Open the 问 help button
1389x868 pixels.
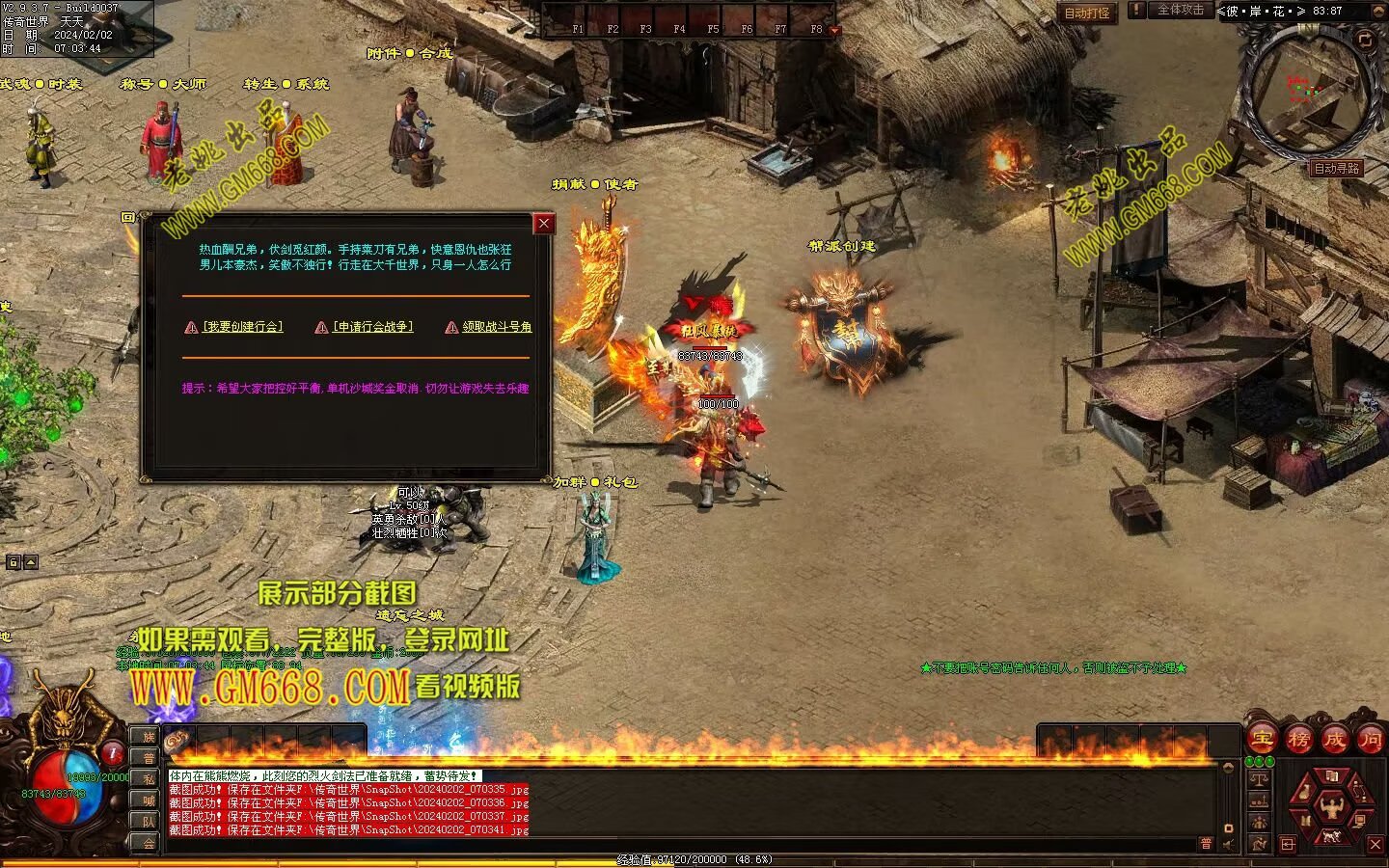pos(1370,740)
